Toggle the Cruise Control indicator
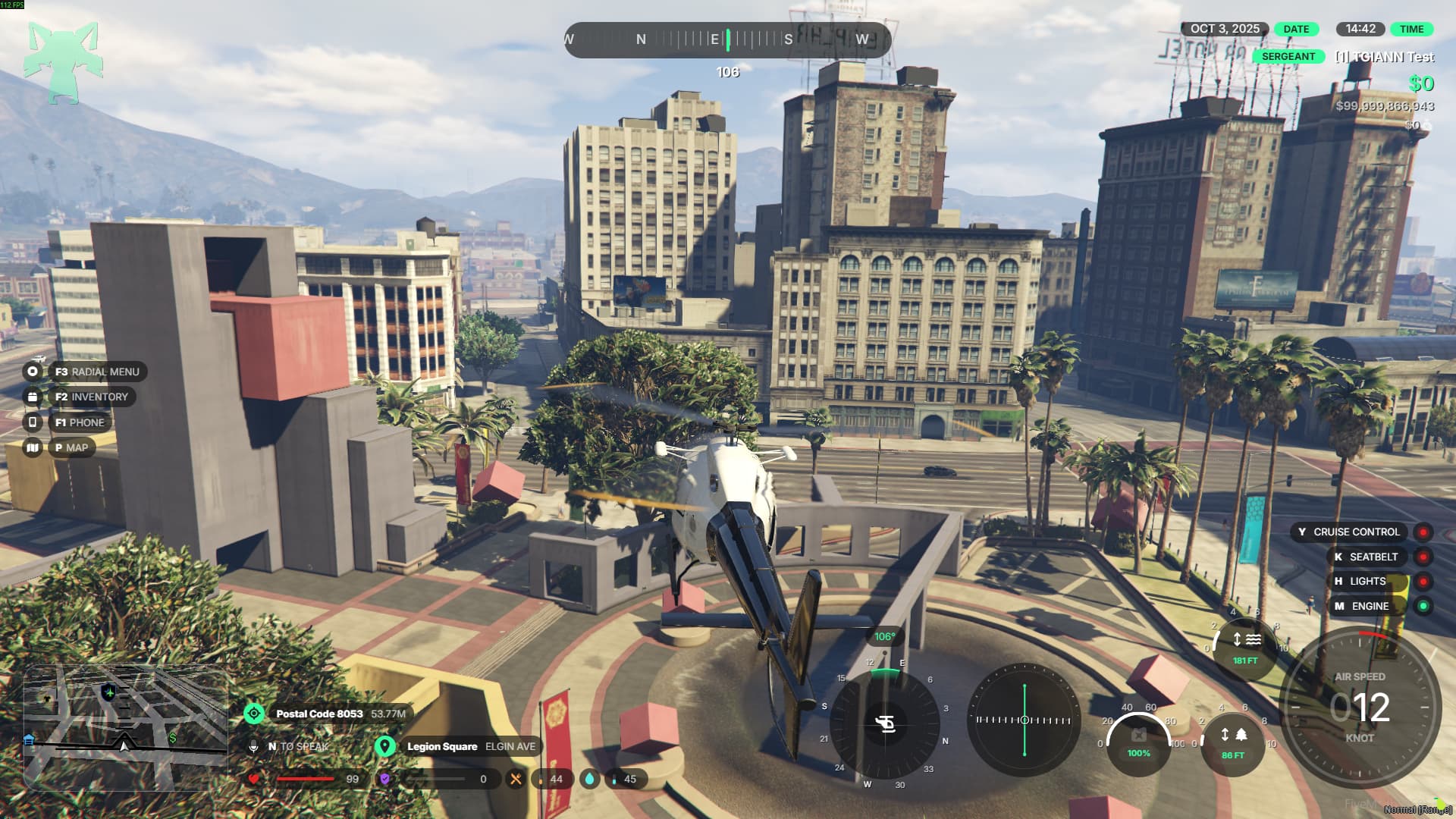The image size is (1456, 819). [1423, 532]
